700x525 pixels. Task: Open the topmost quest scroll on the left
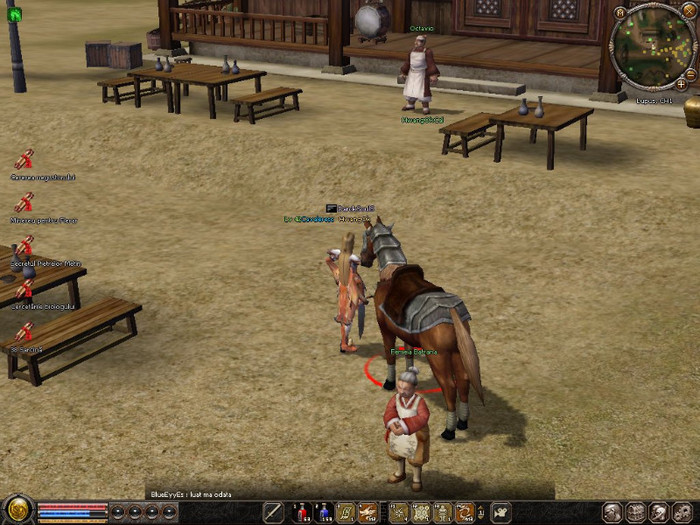(x=24, y=160)
